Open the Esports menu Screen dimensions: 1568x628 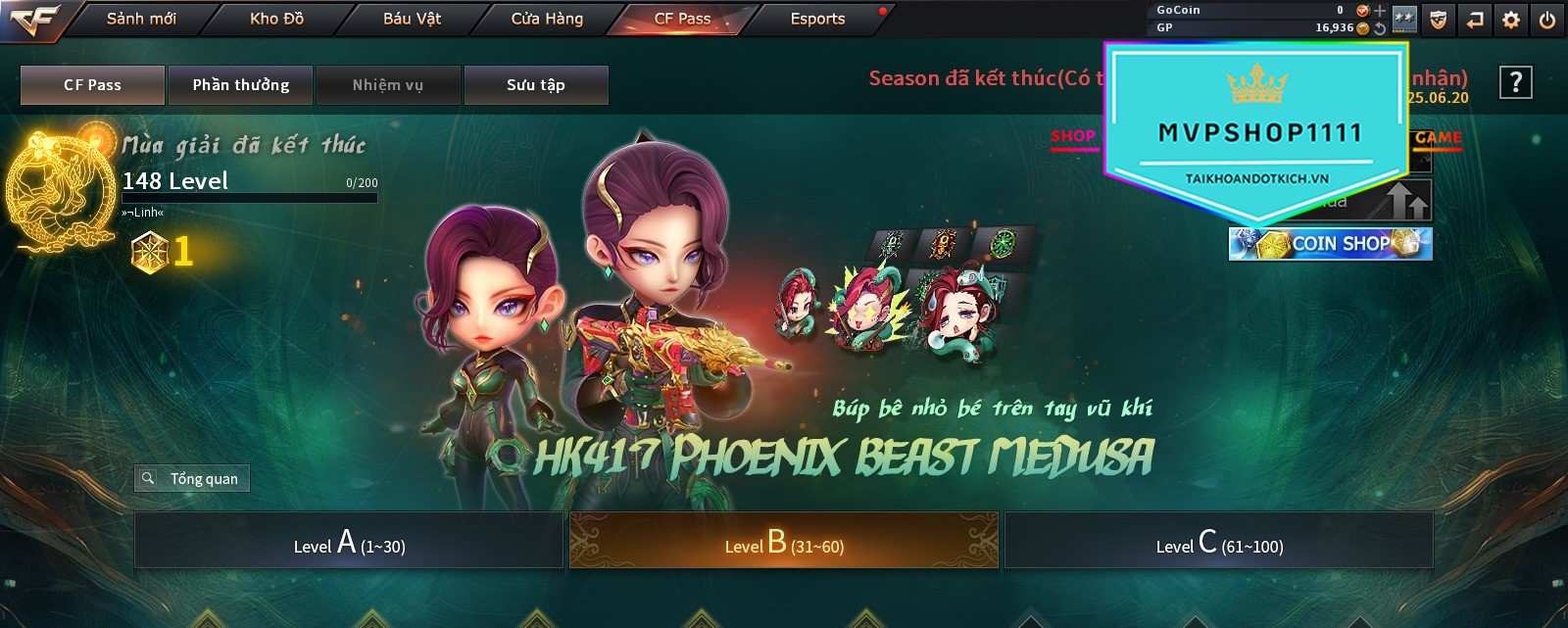(817, 19)
